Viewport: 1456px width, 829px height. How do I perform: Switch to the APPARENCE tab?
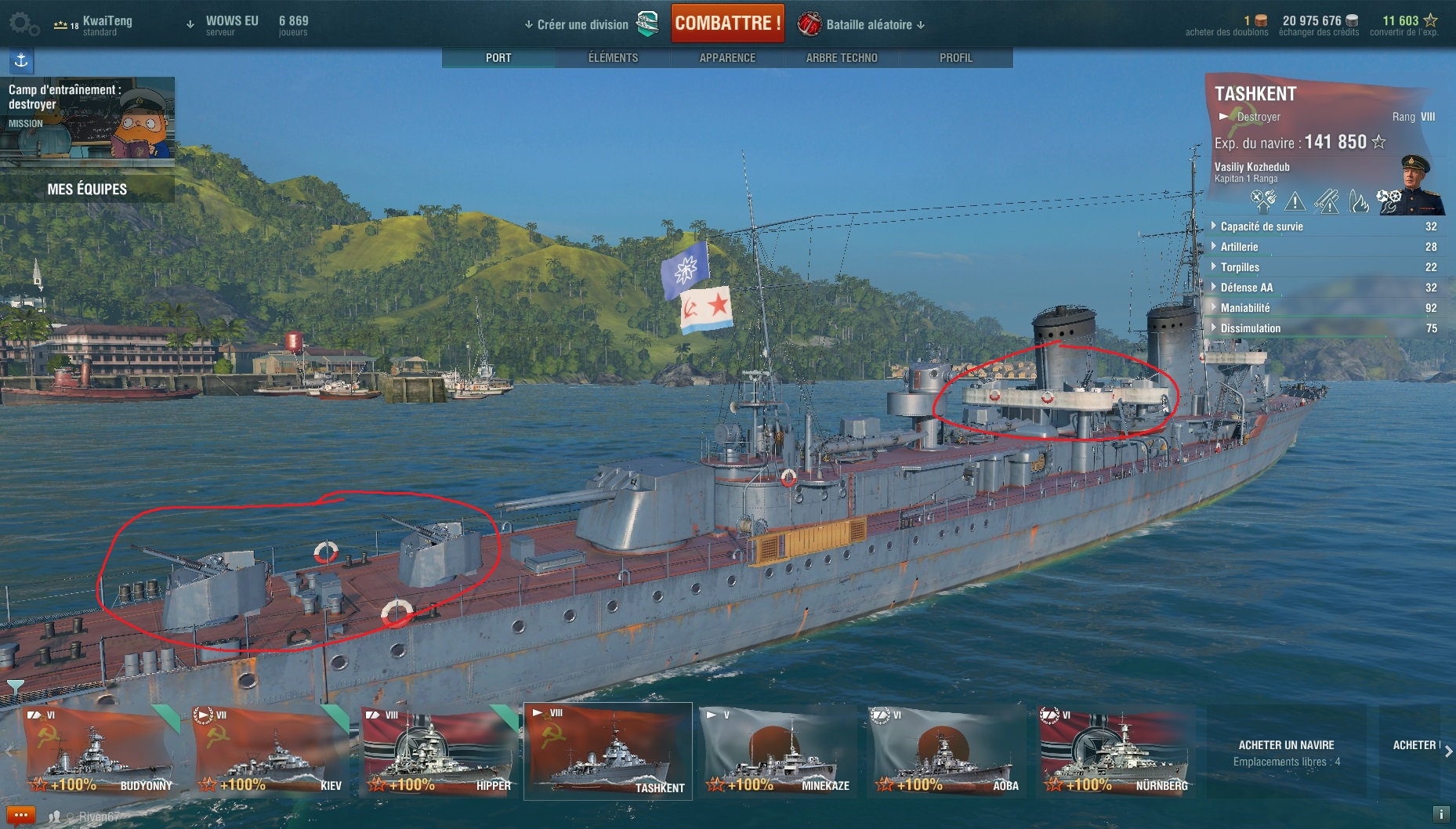coord(727,58)
